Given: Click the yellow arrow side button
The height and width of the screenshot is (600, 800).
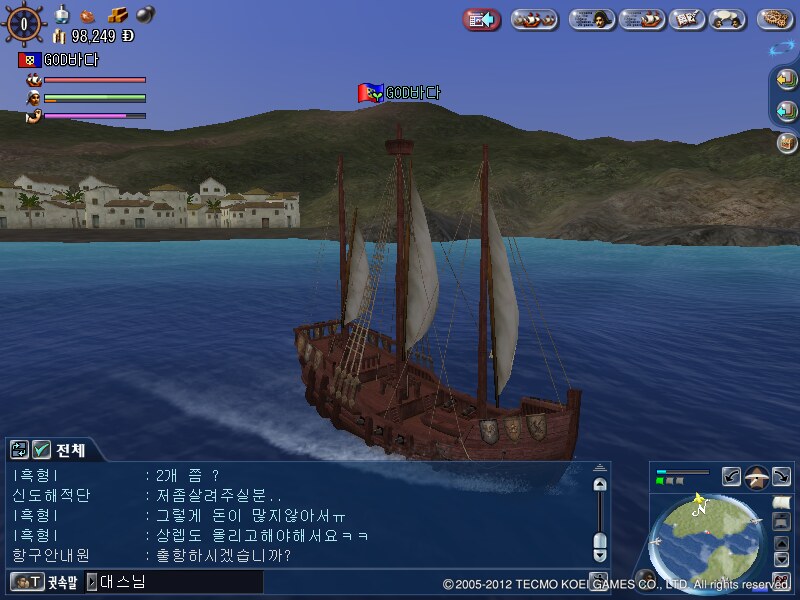Looking at the screenshot, I should 787,79.
